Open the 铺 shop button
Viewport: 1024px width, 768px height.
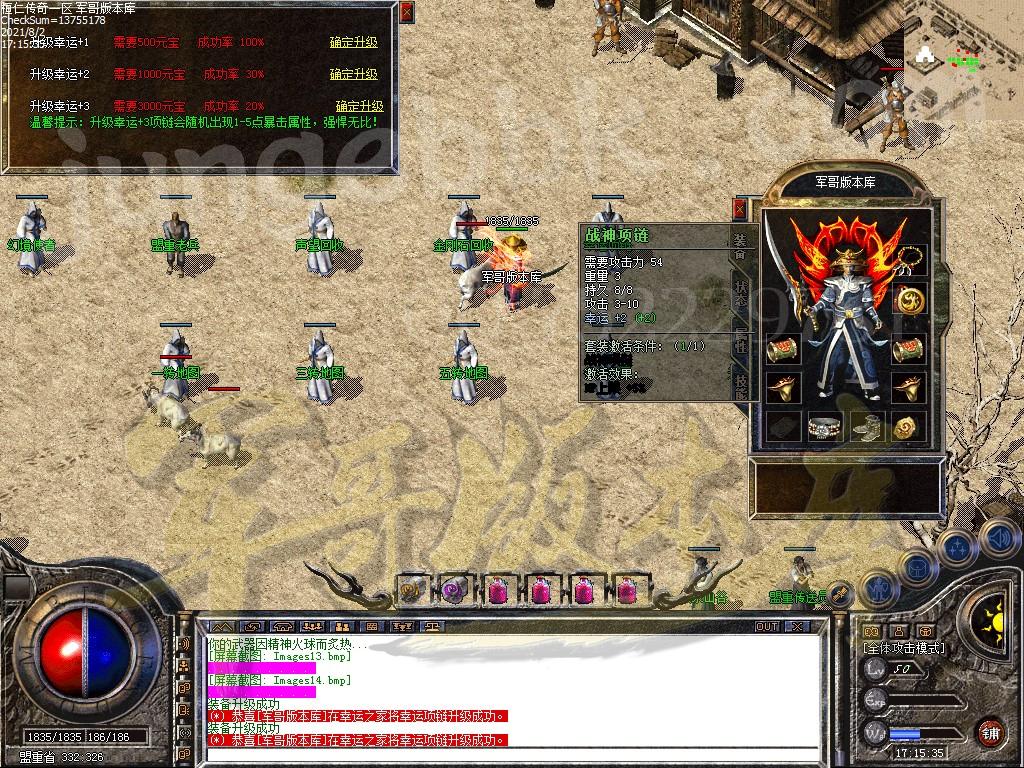click(990, 732)
